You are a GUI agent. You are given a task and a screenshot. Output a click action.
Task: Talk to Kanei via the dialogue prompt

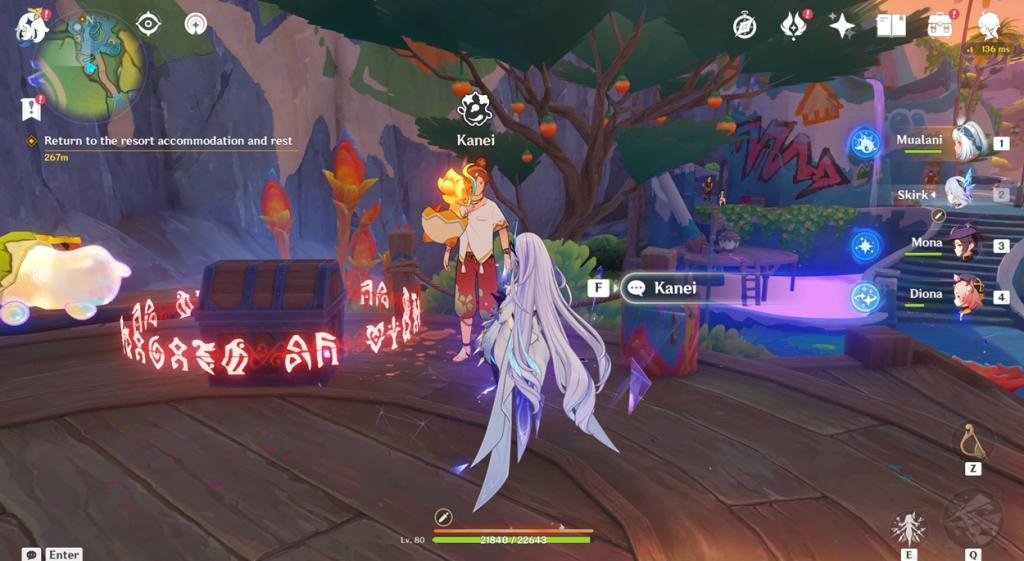(660, 288)
